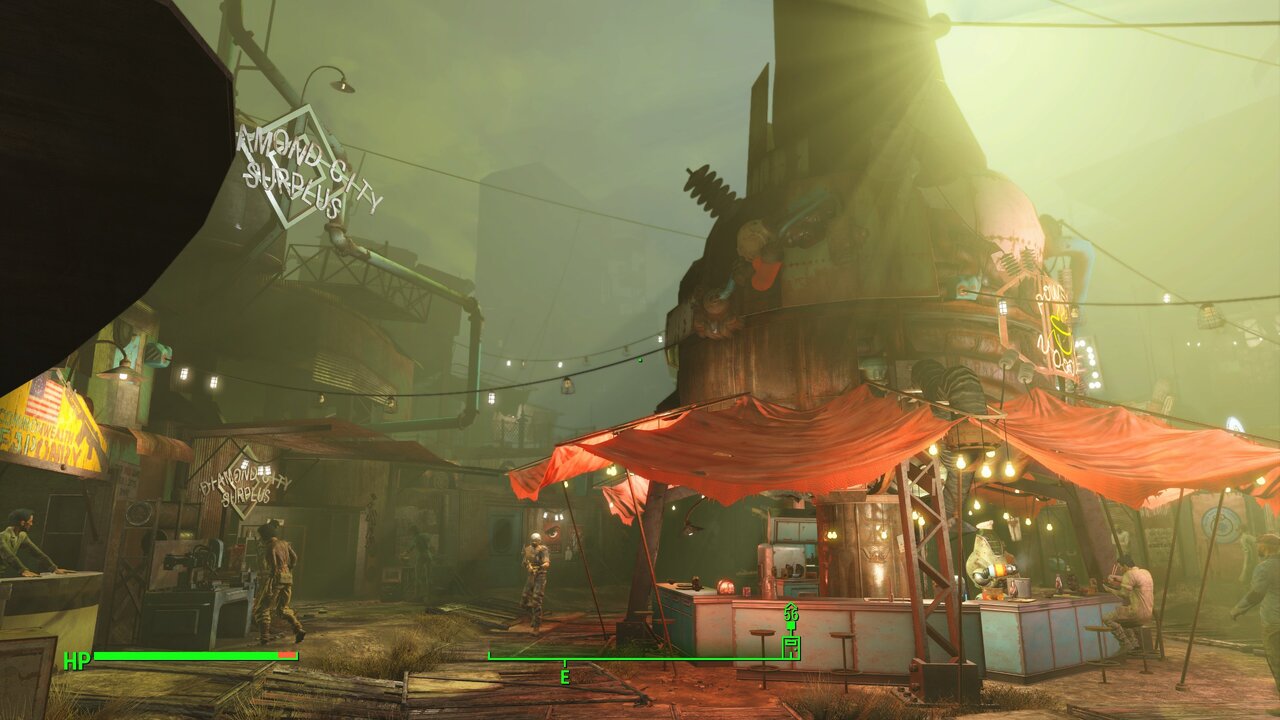Click the door quest marker on the compass
The height and width of the screenshot is (720, 1280).
coord(791,646)
